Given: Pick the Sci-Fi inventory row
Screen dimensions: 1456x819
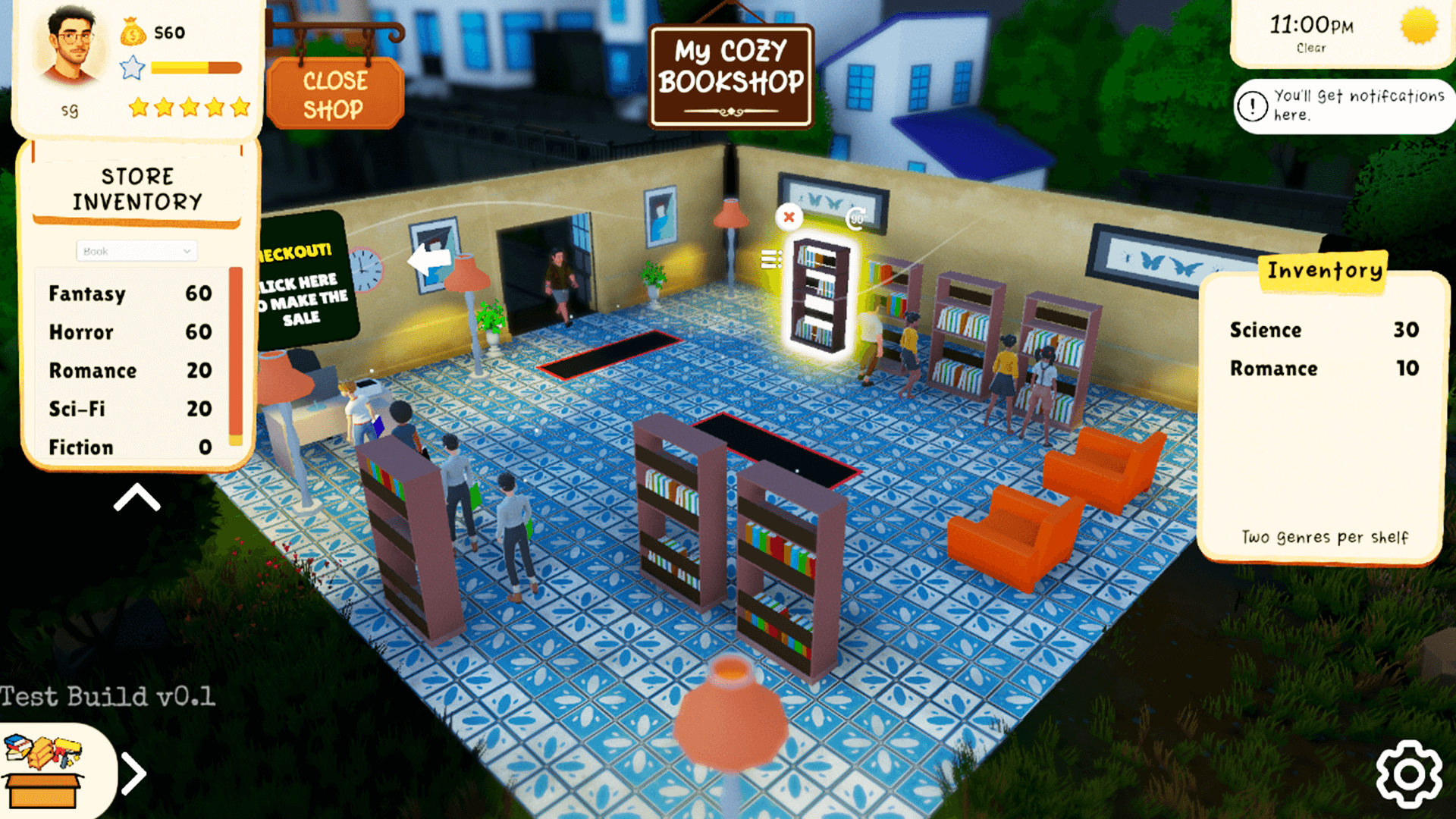Looking at the screenshot, I should 130,409.
